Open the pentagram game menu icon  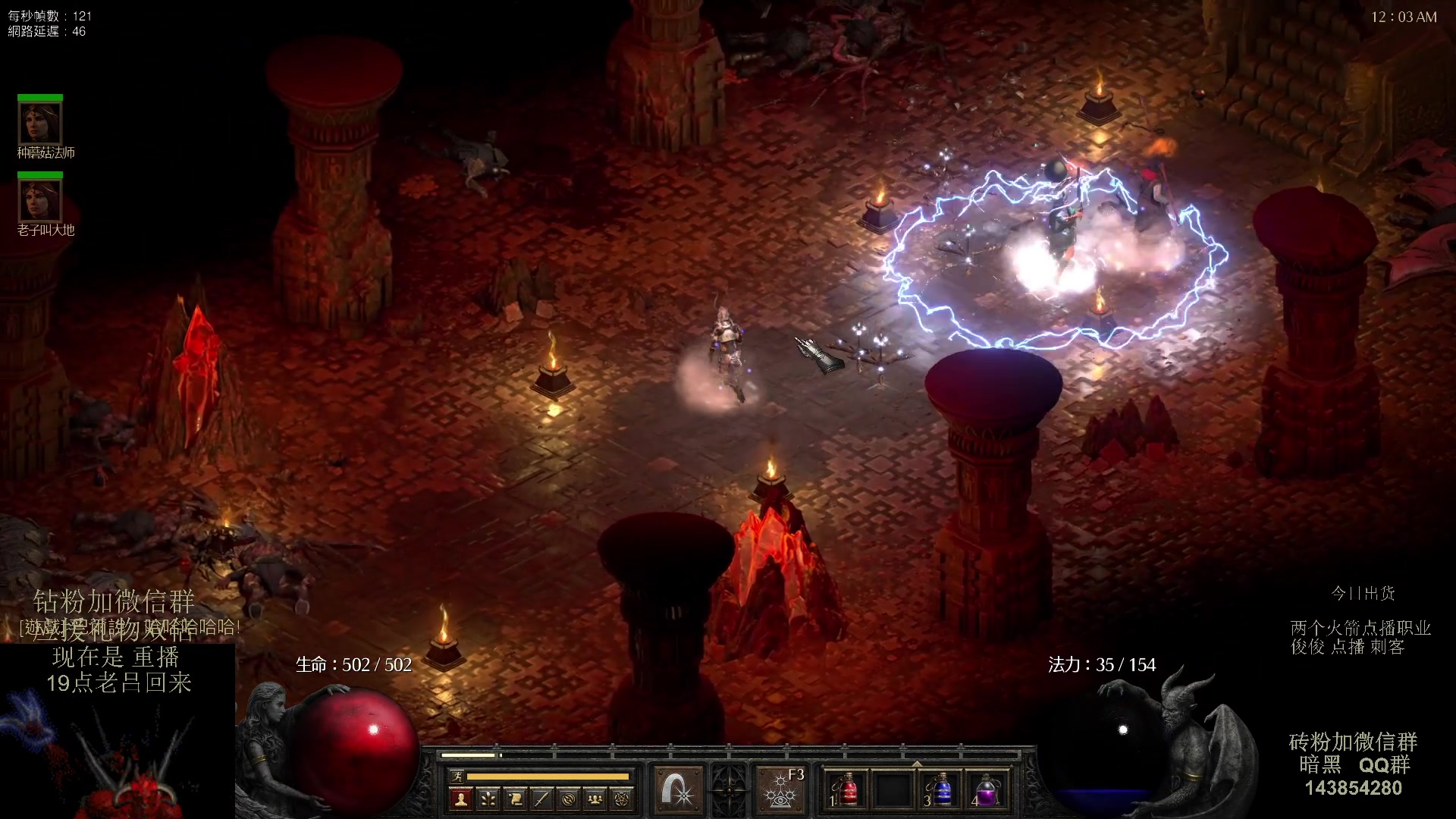click(x=622, y=799)
